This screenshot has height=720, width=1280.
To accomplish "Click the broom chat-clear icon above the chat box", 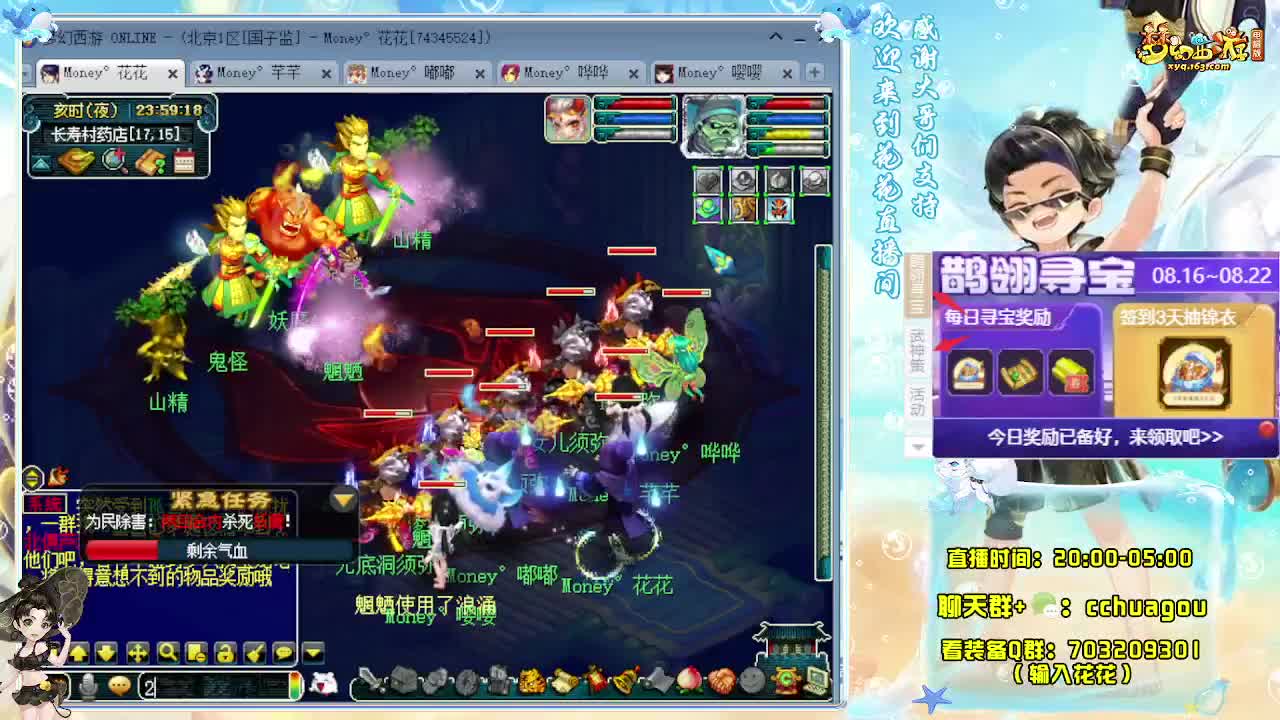I will click(x=256, y=653).
